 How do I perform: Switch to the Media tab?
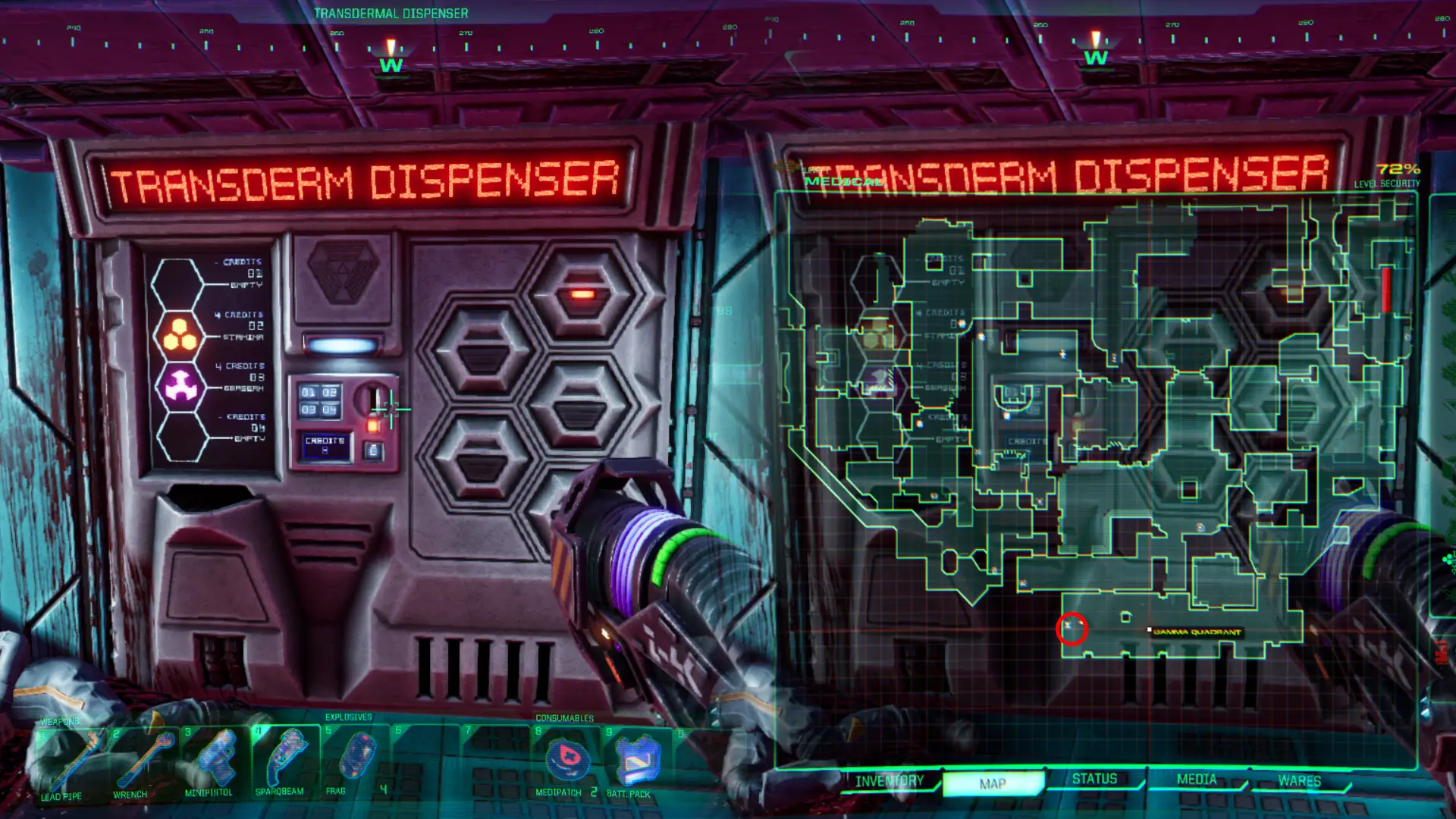[x=1198, y=779]
